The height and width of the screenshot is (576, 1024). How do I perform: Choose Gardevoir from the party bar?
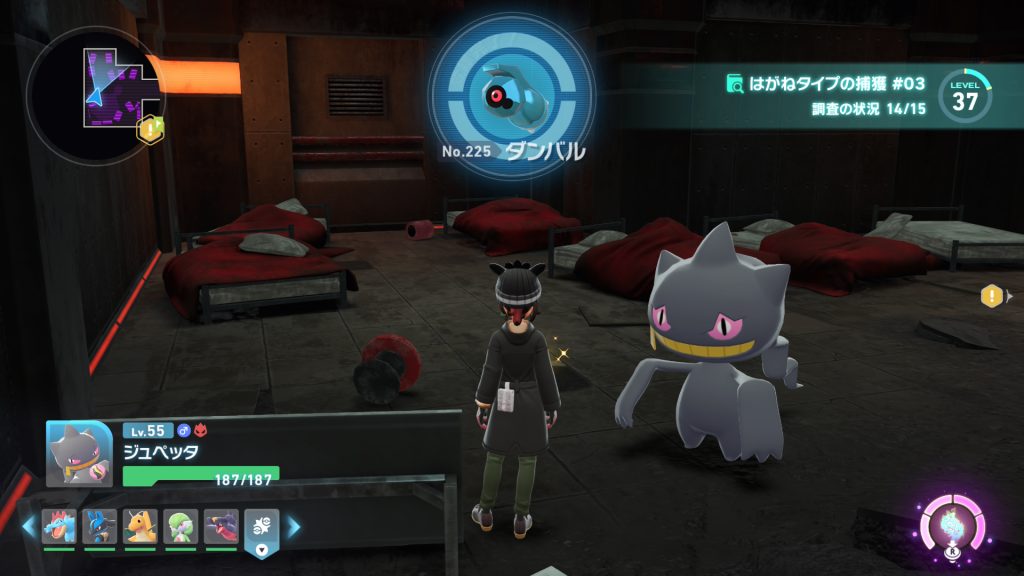(x=181, y=526)
